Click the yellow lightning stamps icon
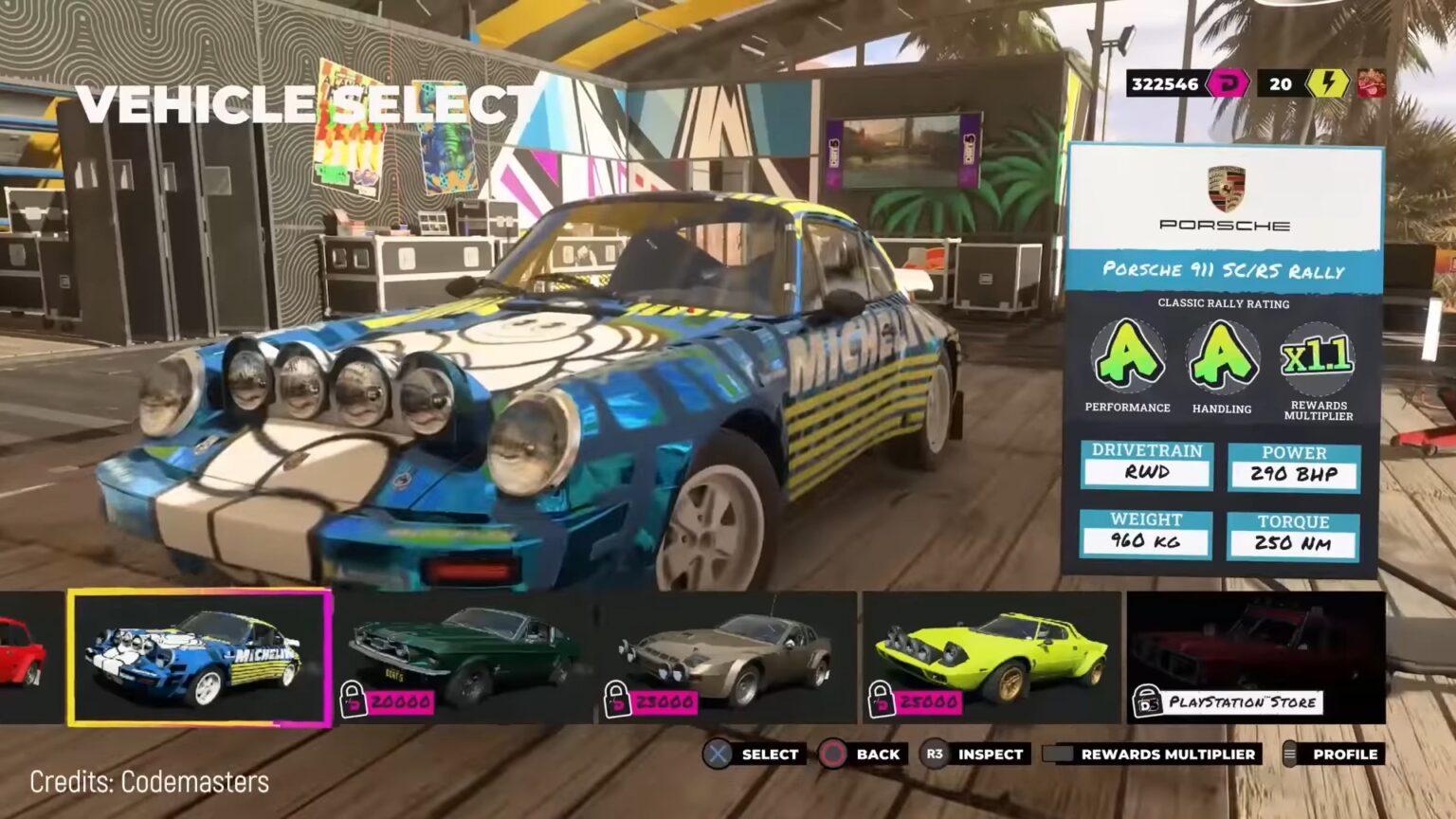 [x=1324, y=83]
